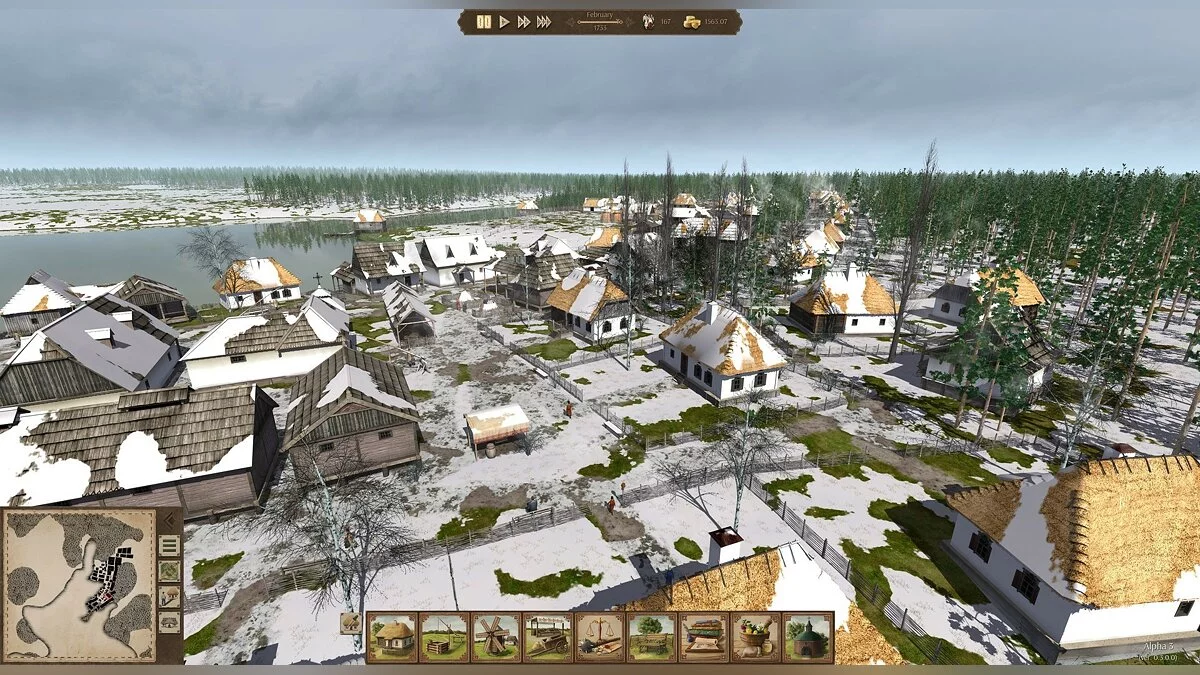Open the thatched house building category
Screen dimensions: 1200x675
pos(392,637)
